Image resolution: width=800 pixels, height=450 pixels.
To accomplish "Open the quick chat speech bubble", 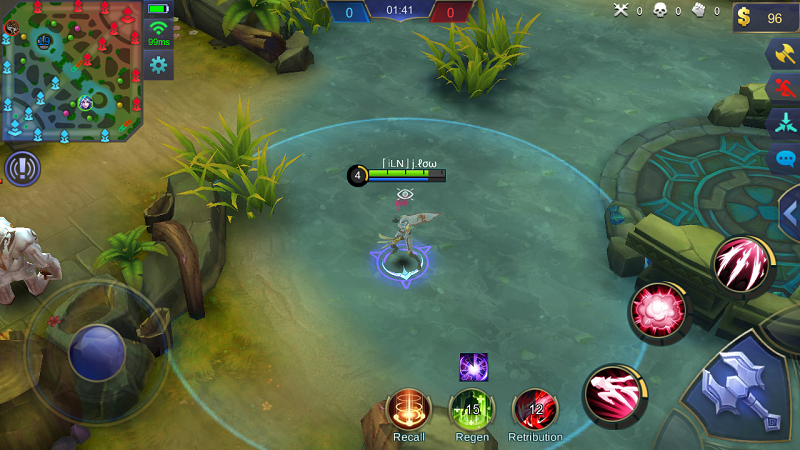I will click(784, 158).
